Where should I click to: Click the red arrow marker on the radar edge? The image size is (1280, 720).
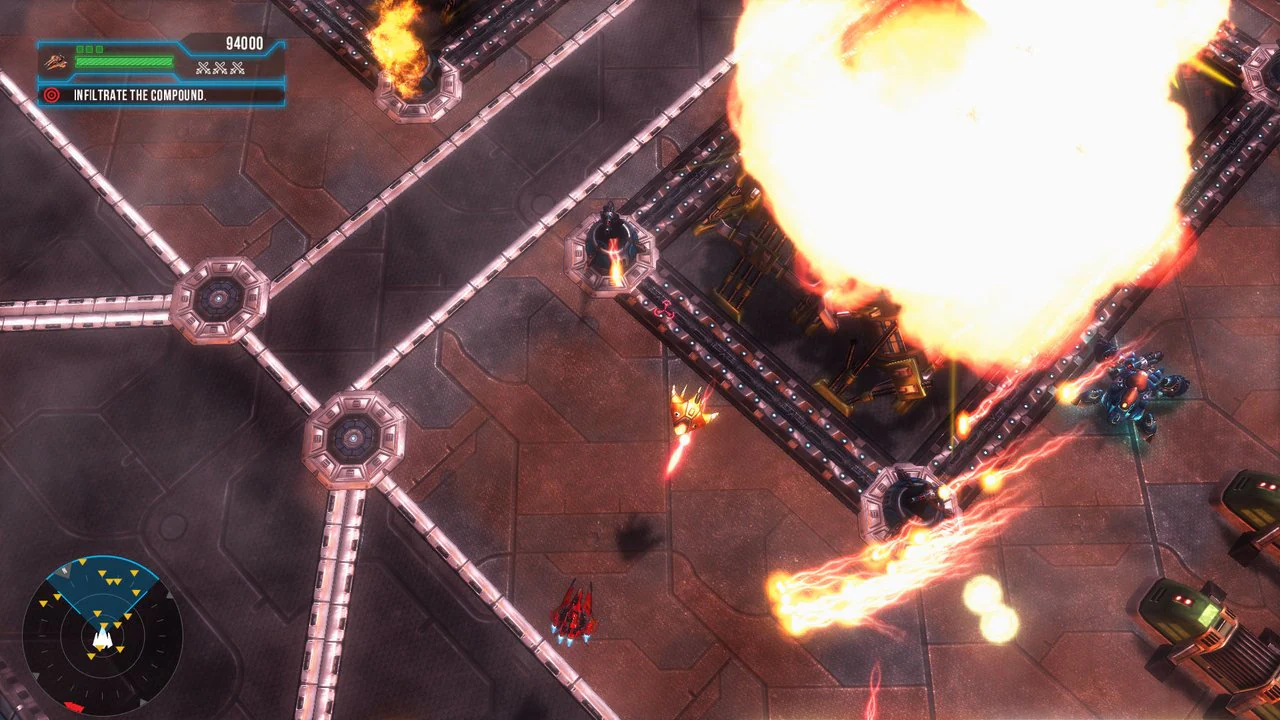(74, 704)
